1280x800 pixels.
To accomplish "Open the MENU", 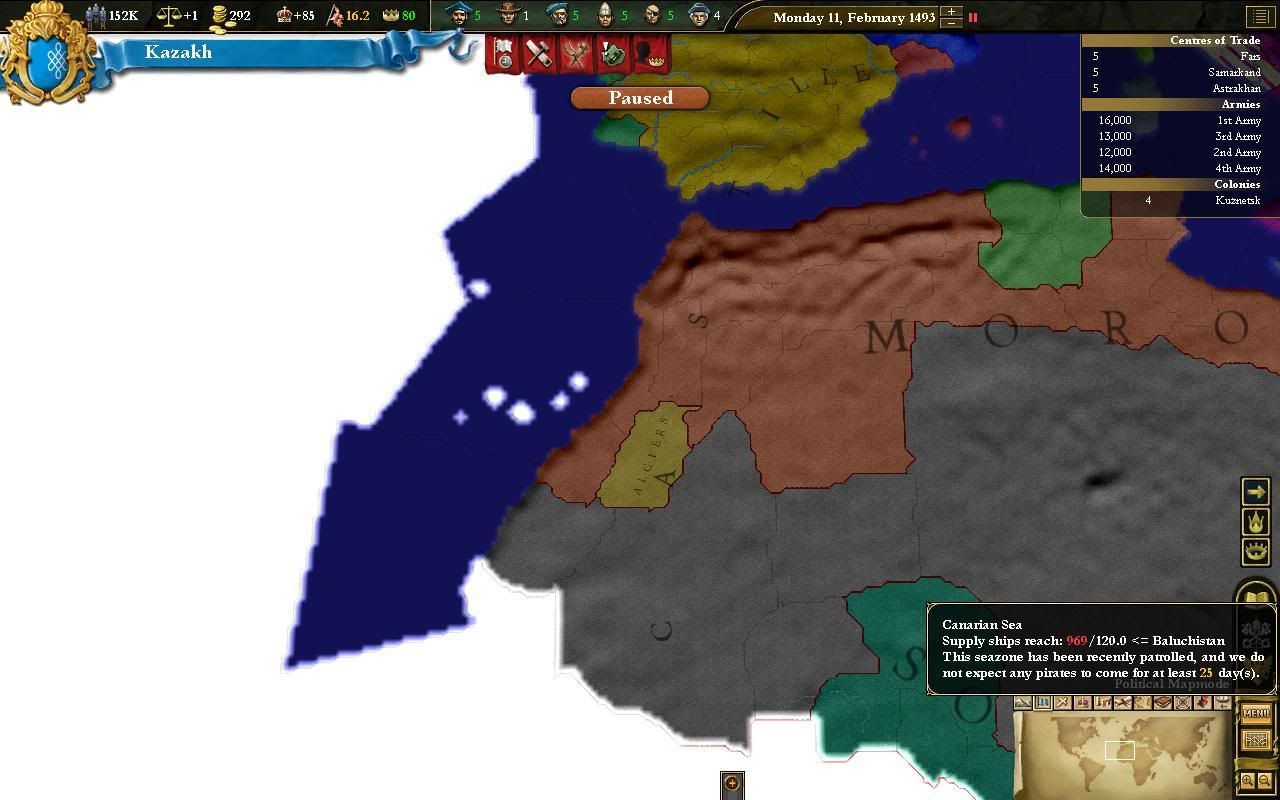I will coord(1255,714).
